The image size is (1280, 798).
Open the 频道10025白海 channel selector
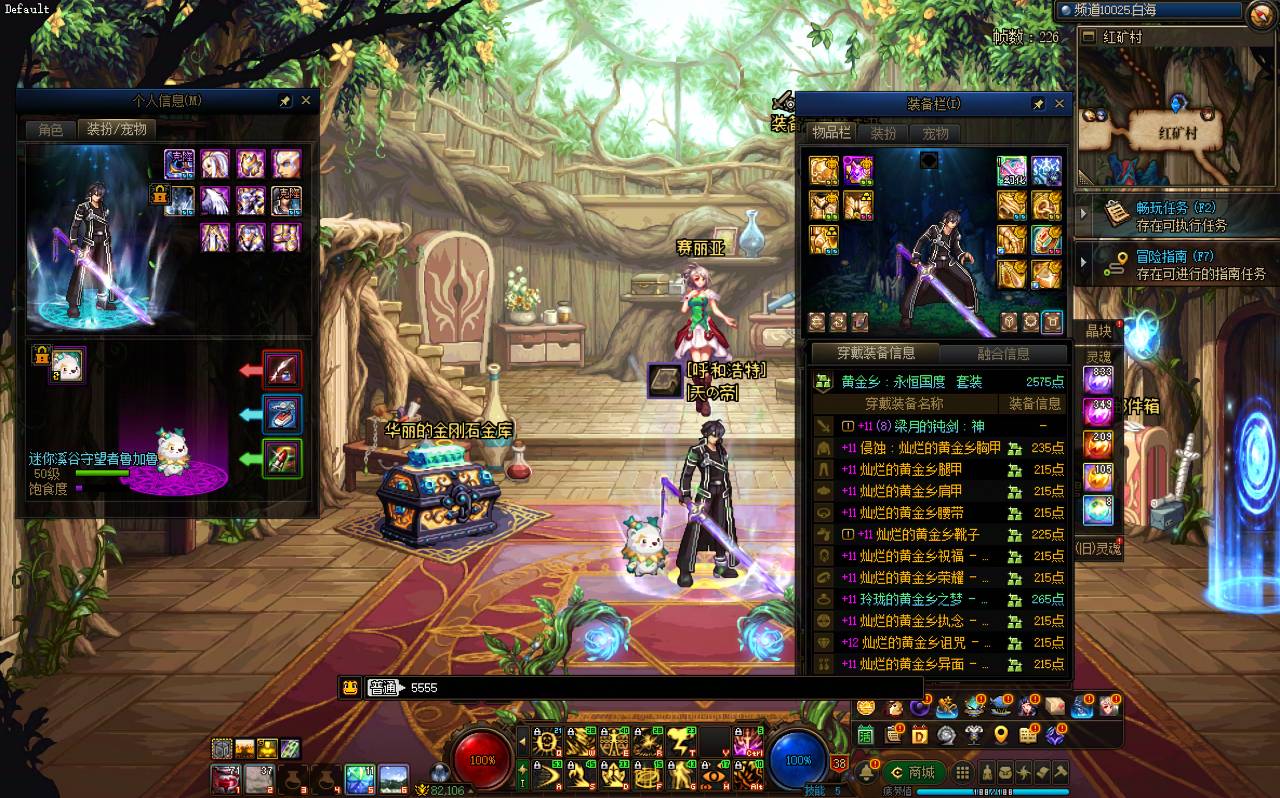point(1148,10)
